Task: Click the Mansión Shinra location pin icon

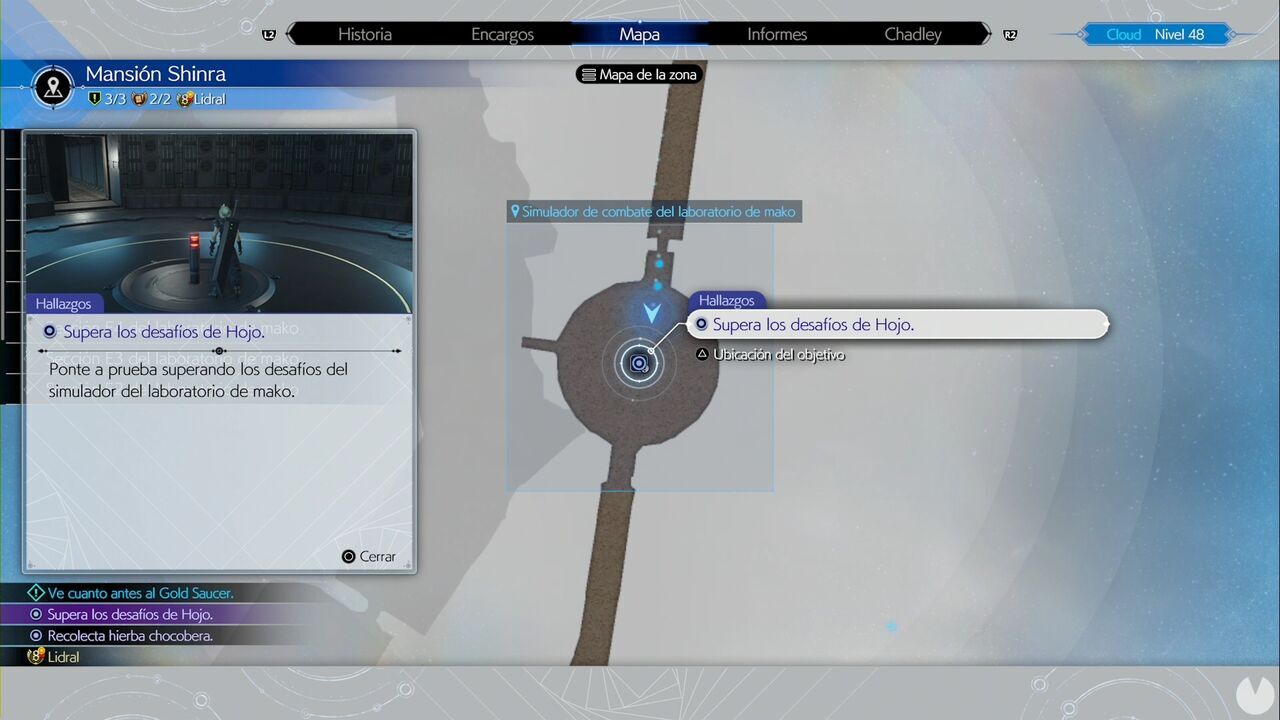Action: pos(52,87)
